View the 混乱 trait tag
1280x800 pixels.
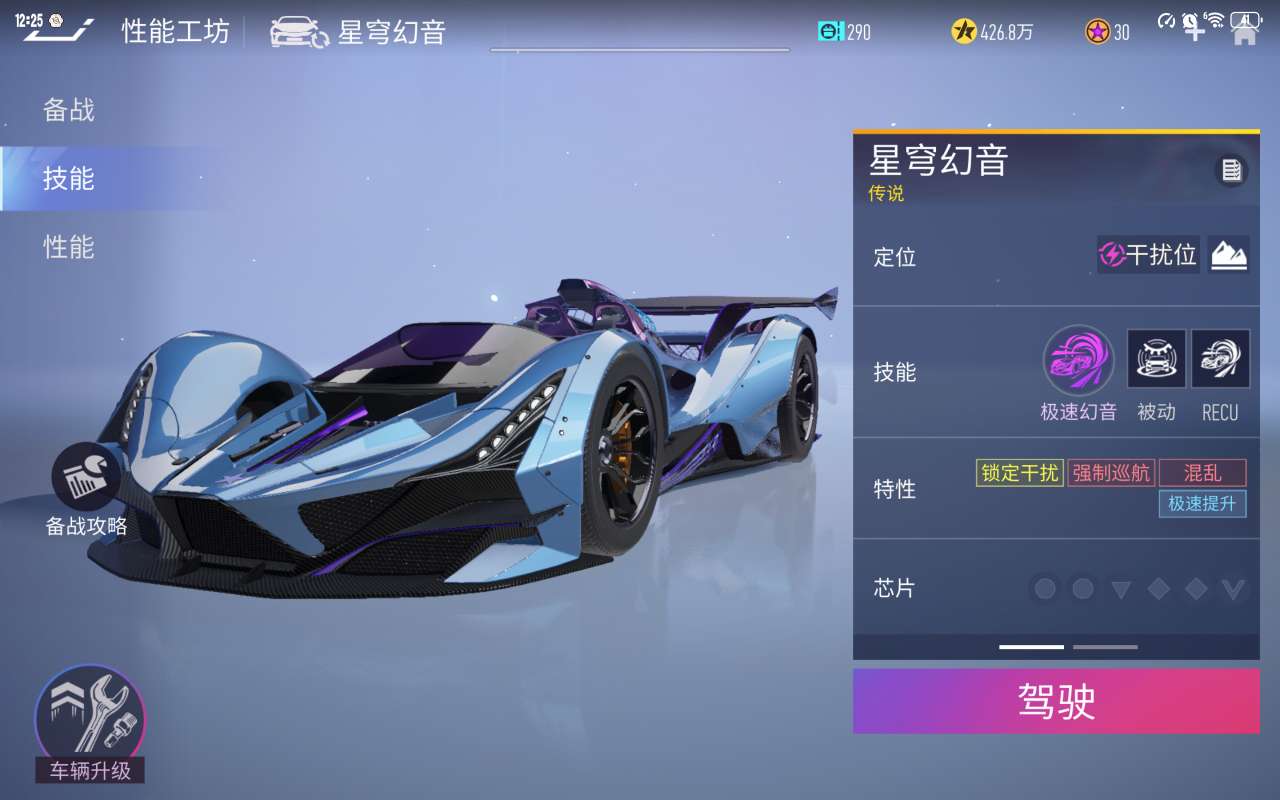1202,473
